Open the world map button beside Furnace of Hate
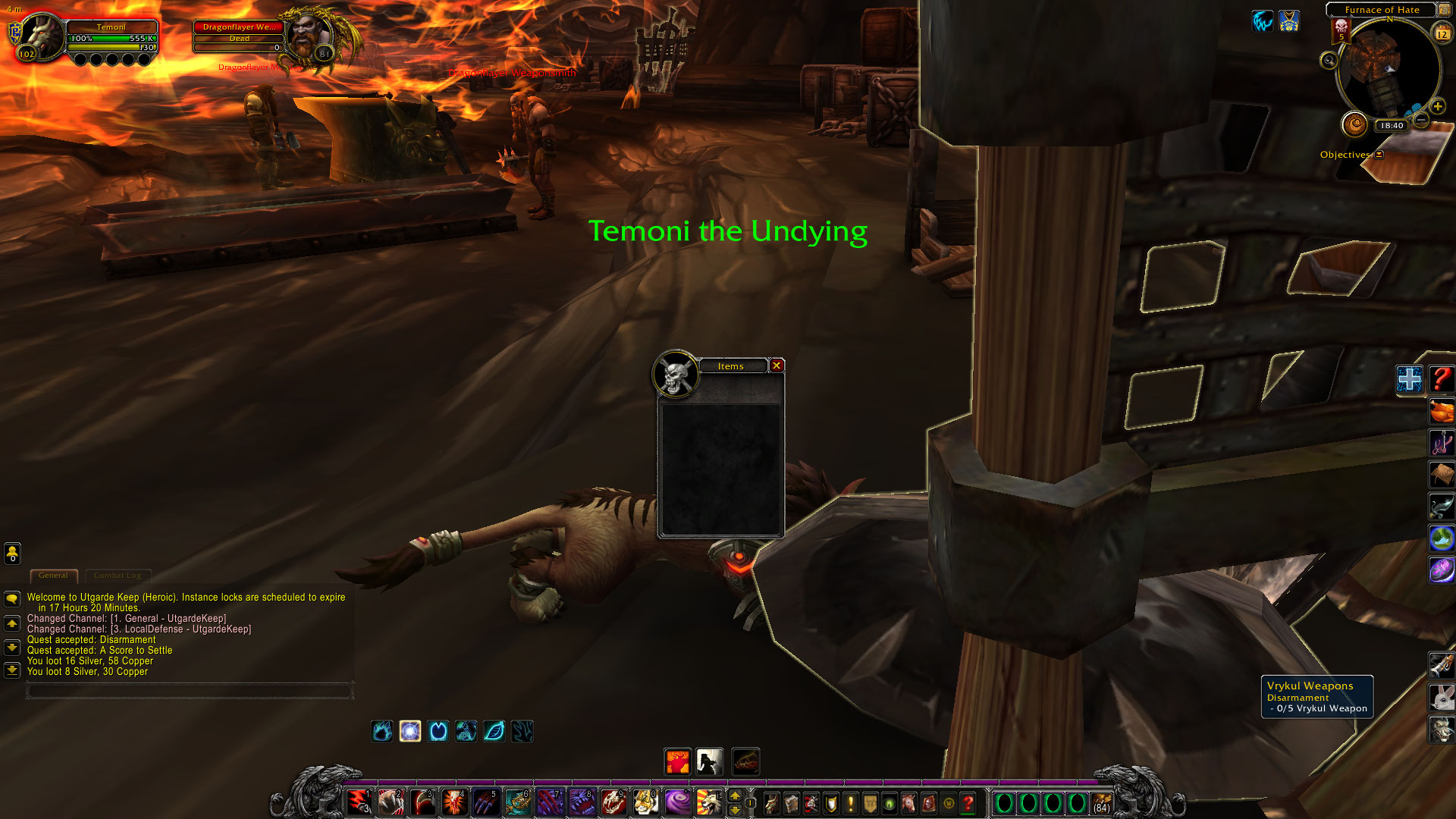 (x=1445, y=10)
